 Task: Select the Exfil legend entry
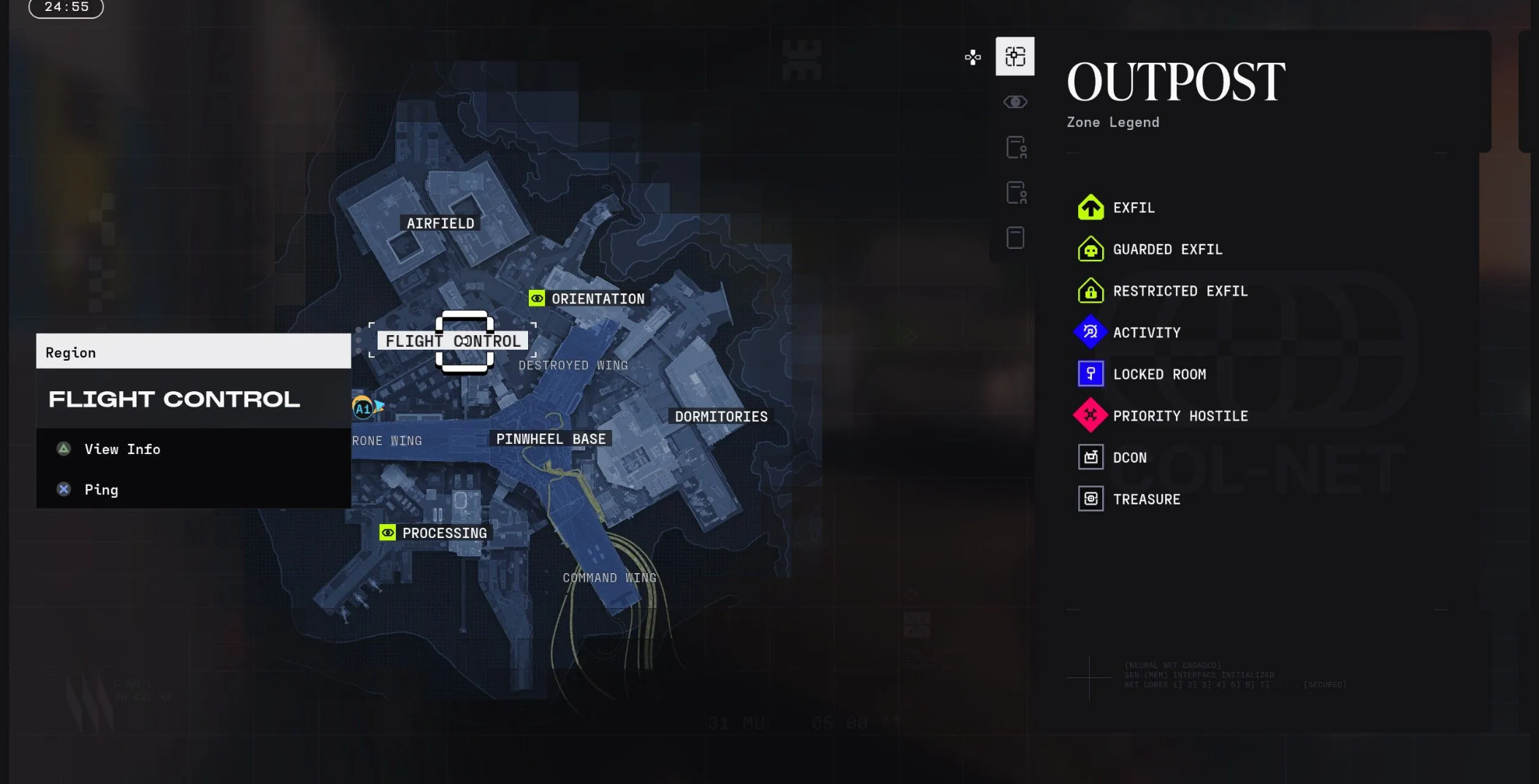pos(1133,208)
